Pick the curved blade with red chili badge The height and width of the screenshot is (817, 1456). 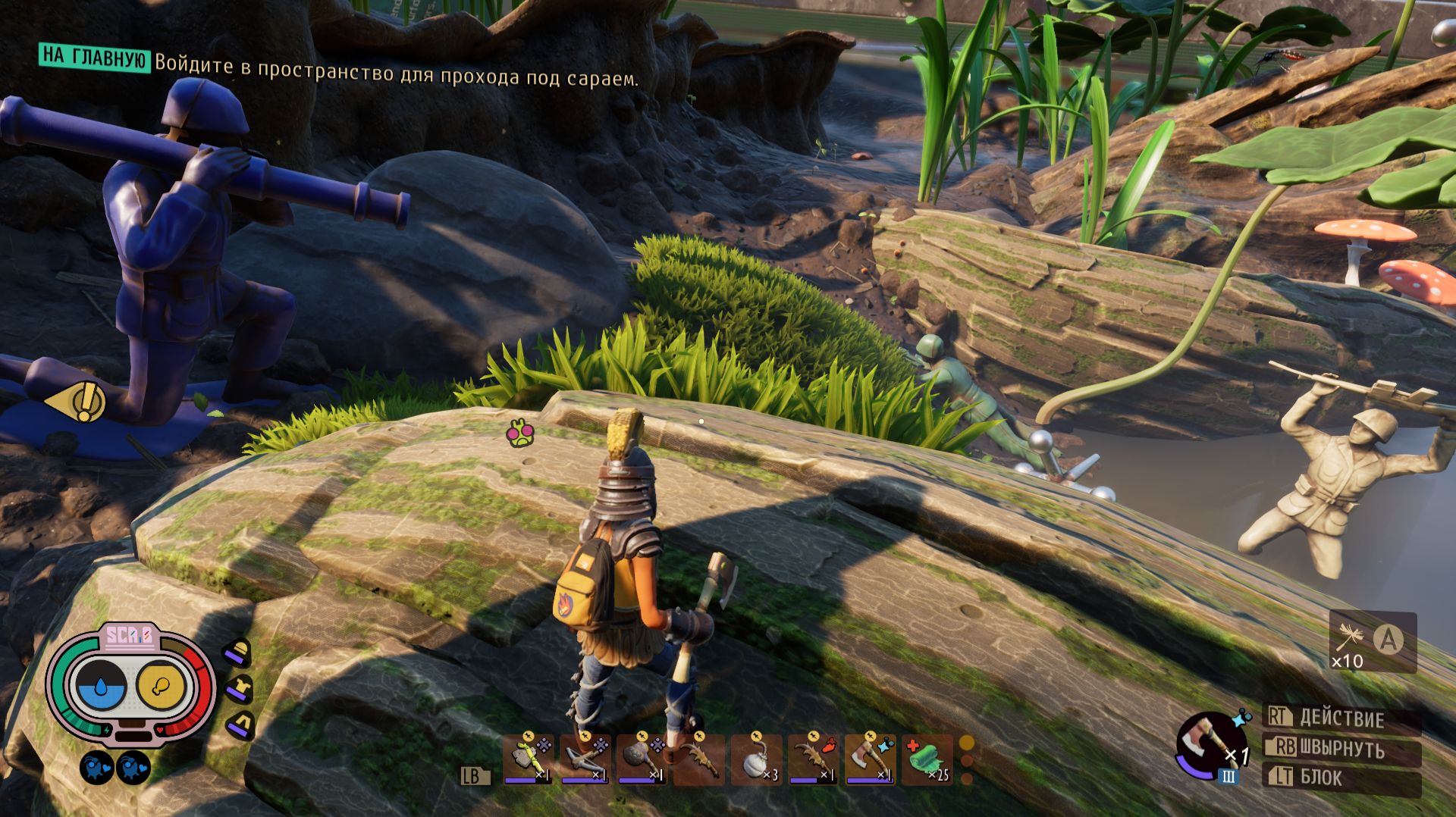(x=813, y=760)
